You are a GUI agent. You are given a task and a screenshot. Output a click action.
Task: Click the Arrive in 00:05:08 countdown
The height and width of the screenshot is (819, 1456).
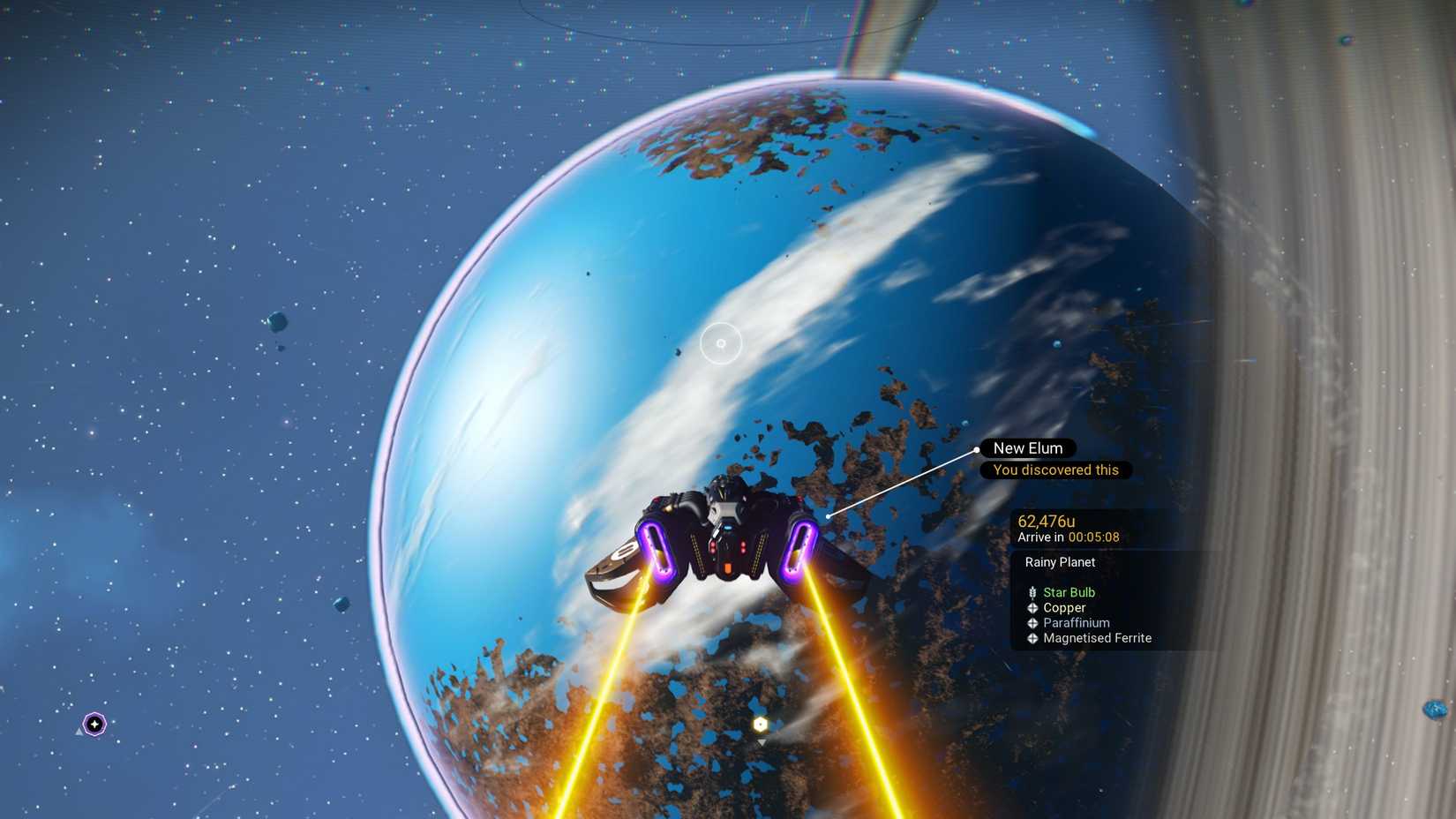click(1069, 537)
